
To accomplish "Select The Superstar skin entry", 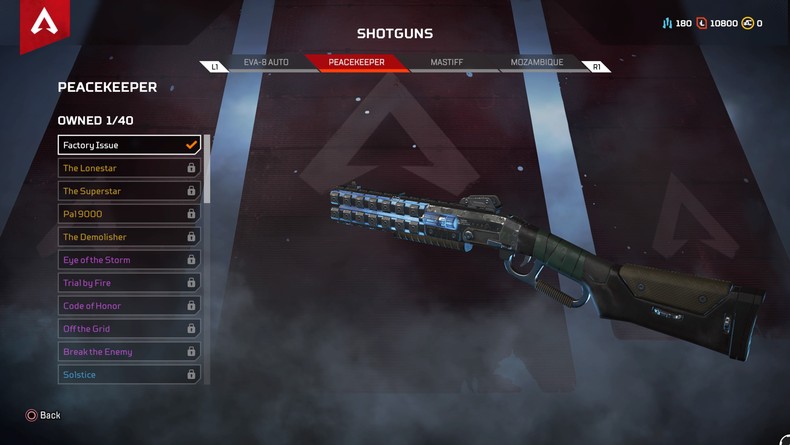I will 129,191.
